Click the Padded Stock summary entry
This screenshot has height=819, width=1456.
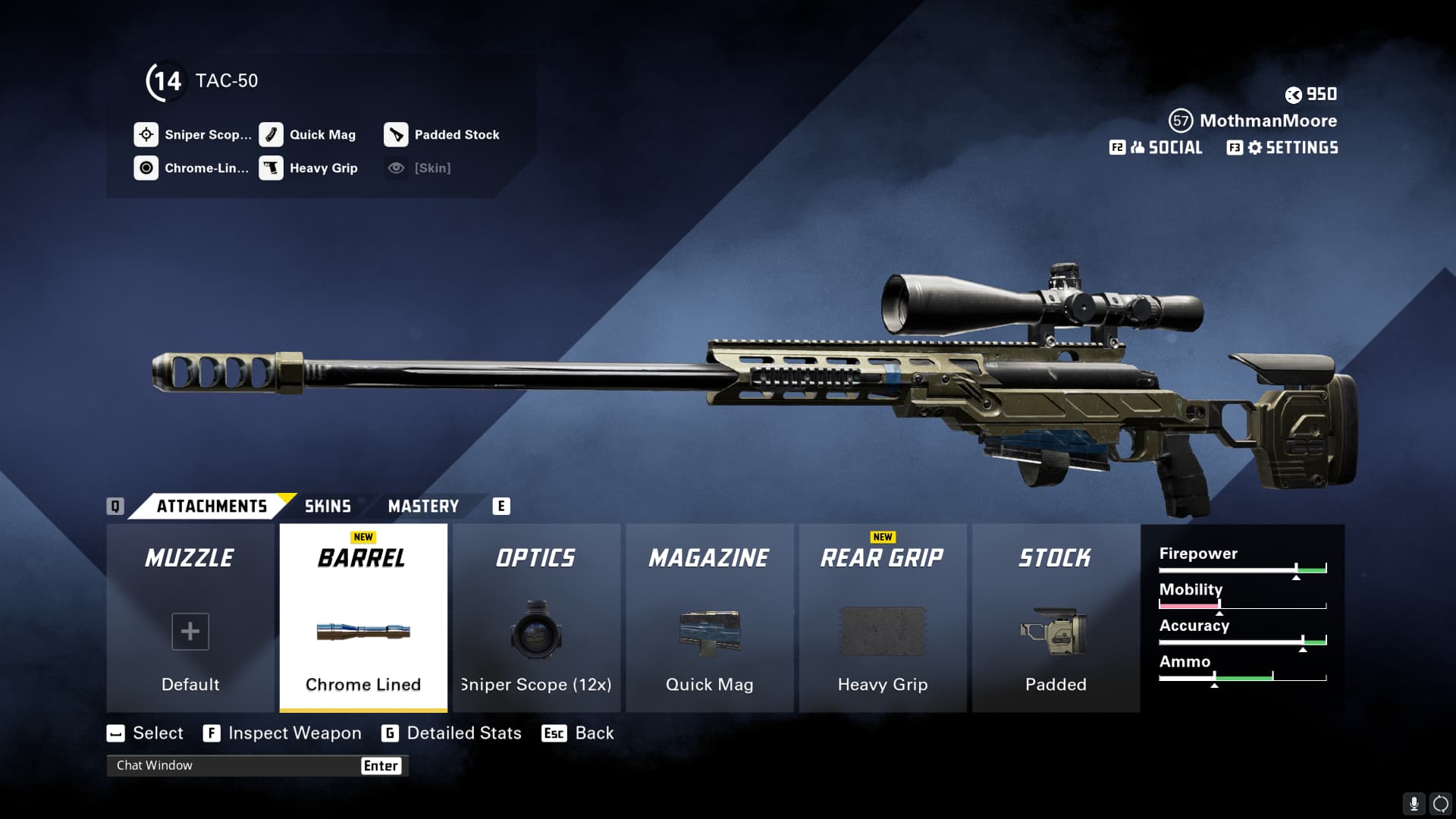point(456,135)
